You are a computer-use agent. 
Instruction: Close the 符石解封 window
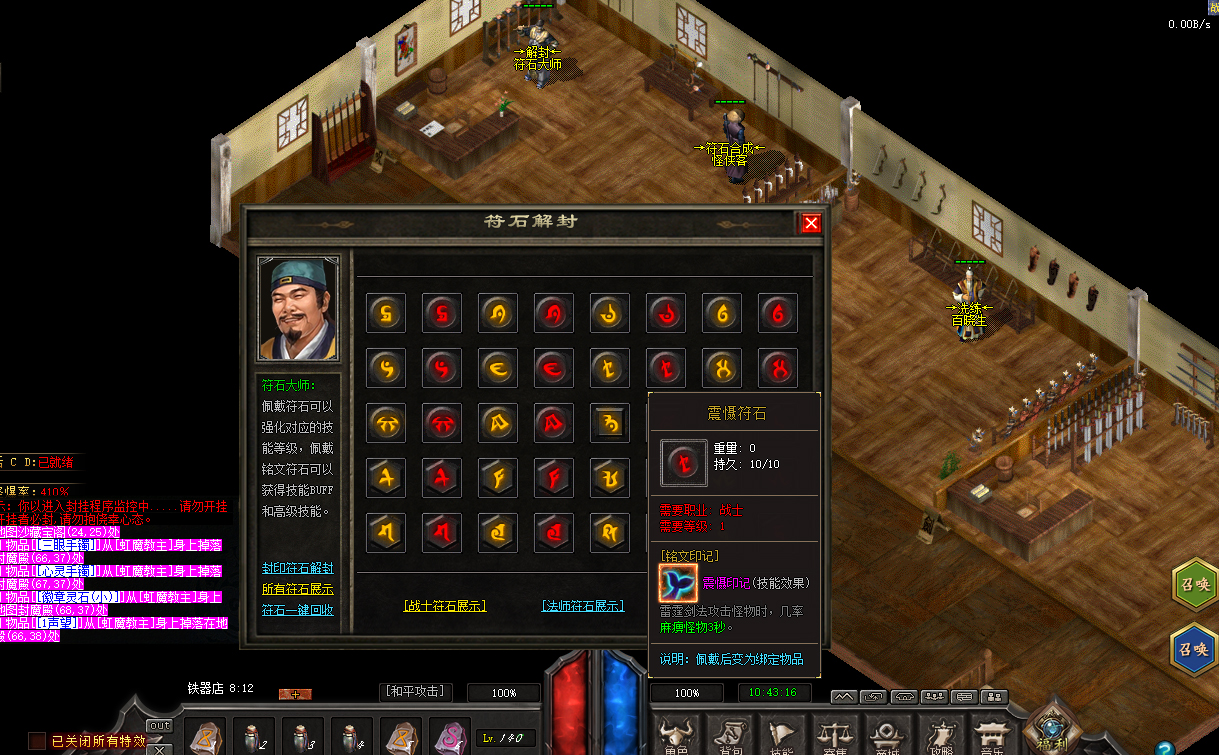811,223
